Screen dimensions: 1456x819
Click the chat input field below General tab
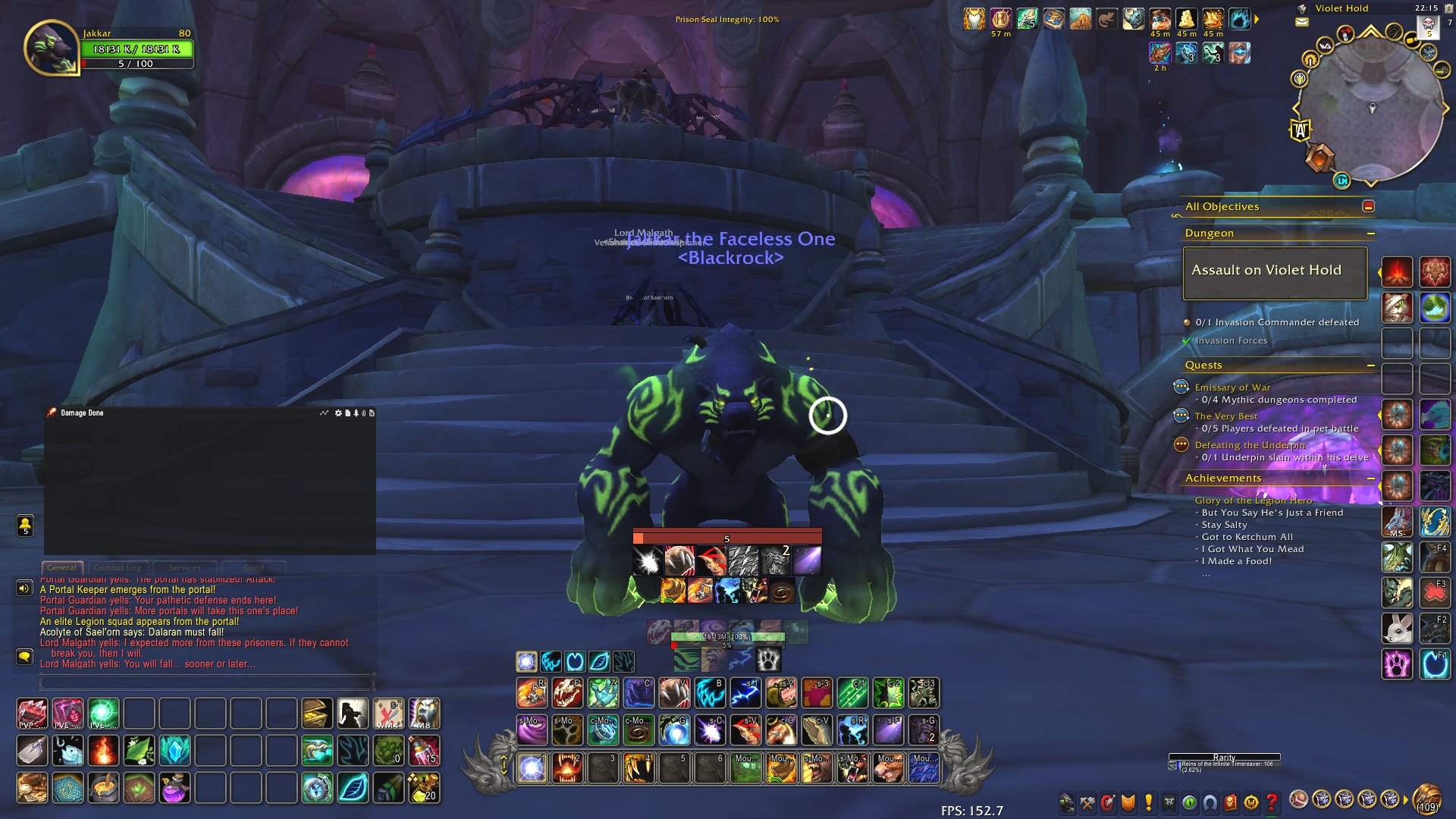coord(205,682)
